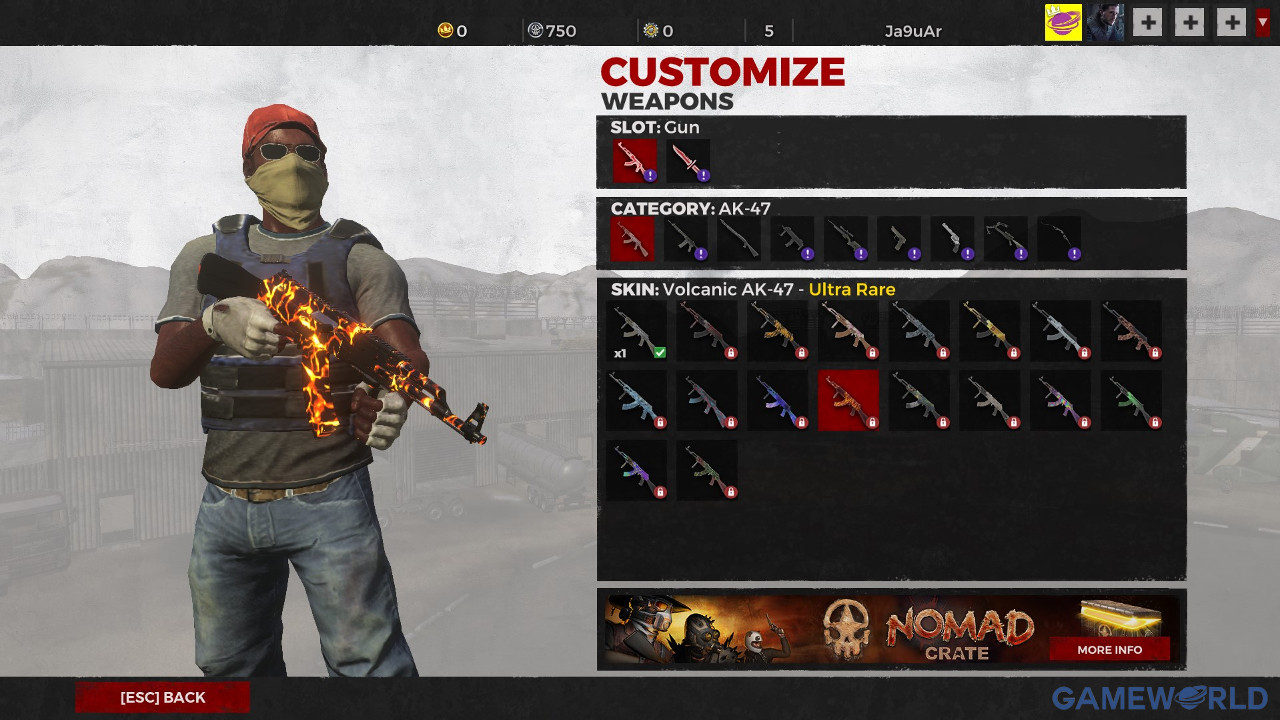
Task: Select the highlighted Volcanic AK-47 skin
Action: tap(848, 401)
